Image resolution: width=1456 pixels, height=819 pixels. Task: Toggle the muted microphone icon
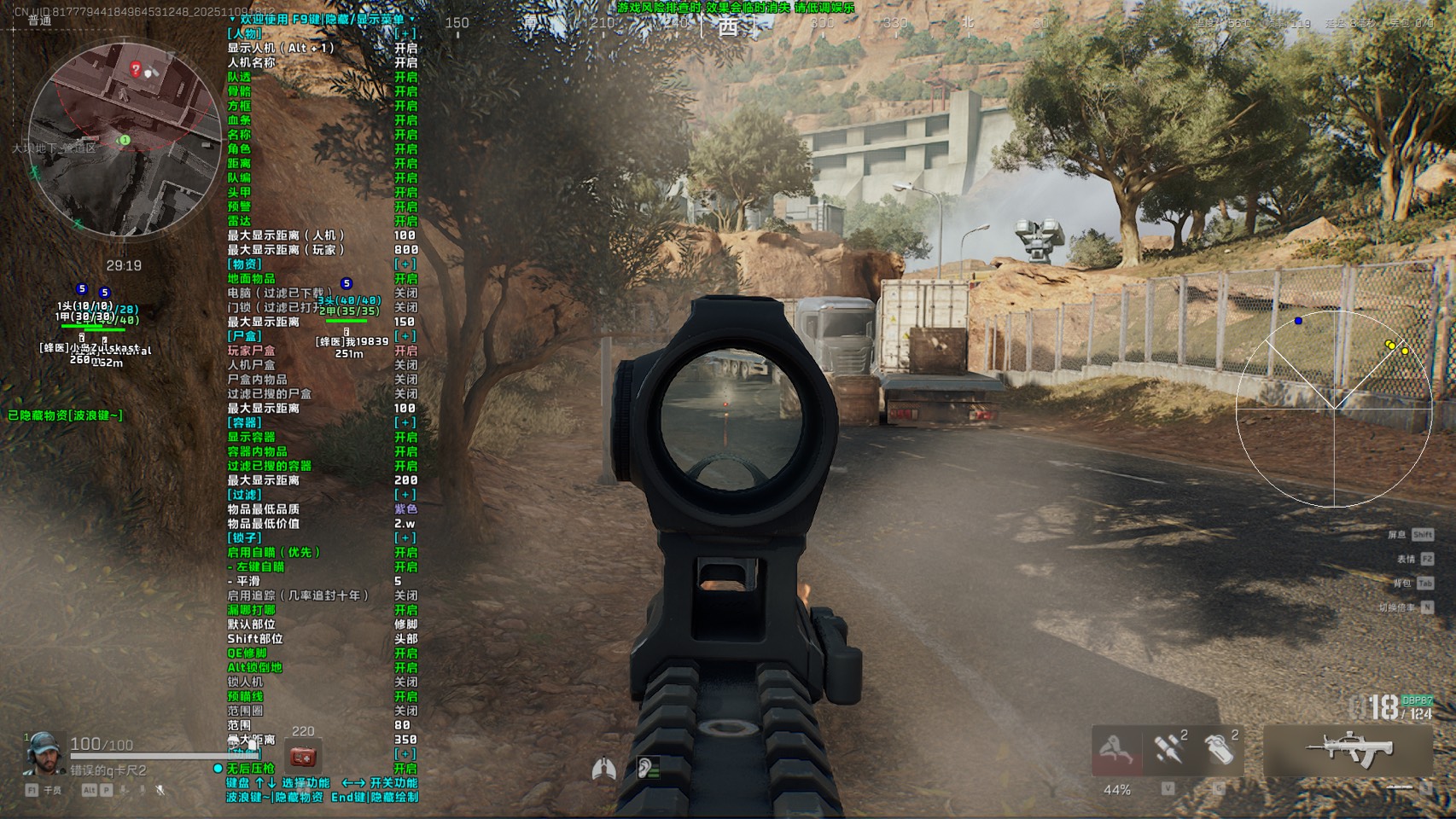coord(160,791)
